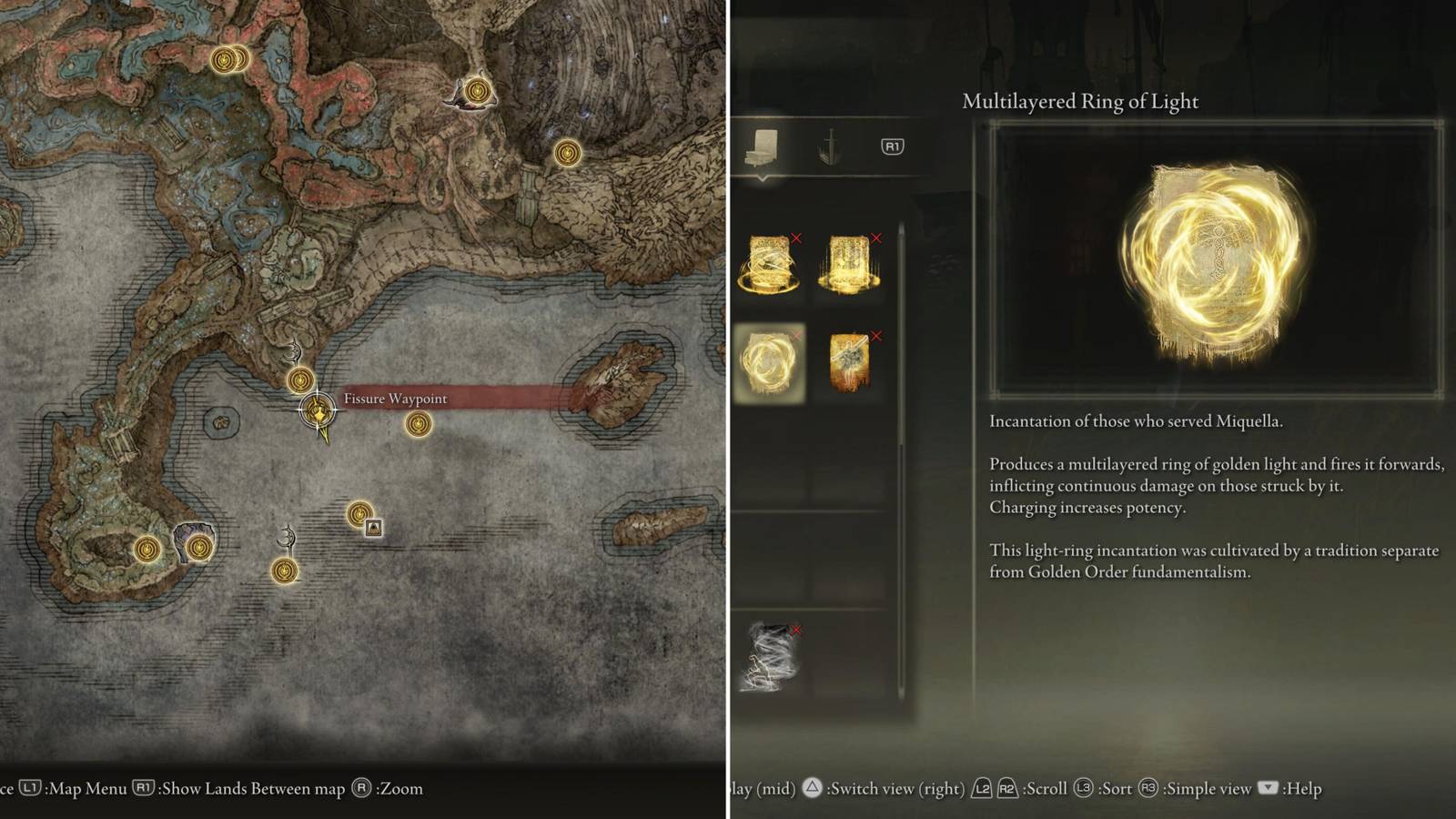Screen dimensions: 1456x819
Task: Select the weapons category sword icon
Action: (x=829, y=146)
